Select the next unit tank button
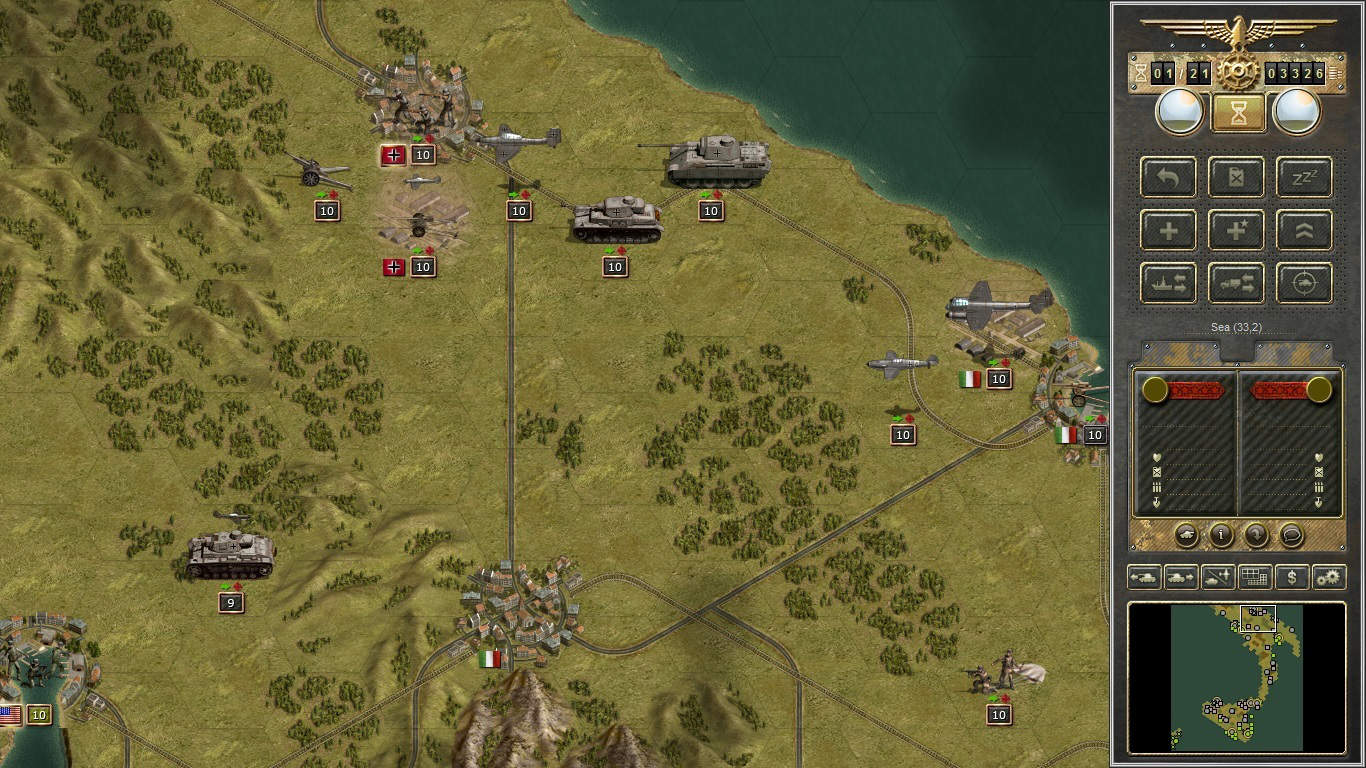Screen dimensions: 1366x768 coord(1181,577)
